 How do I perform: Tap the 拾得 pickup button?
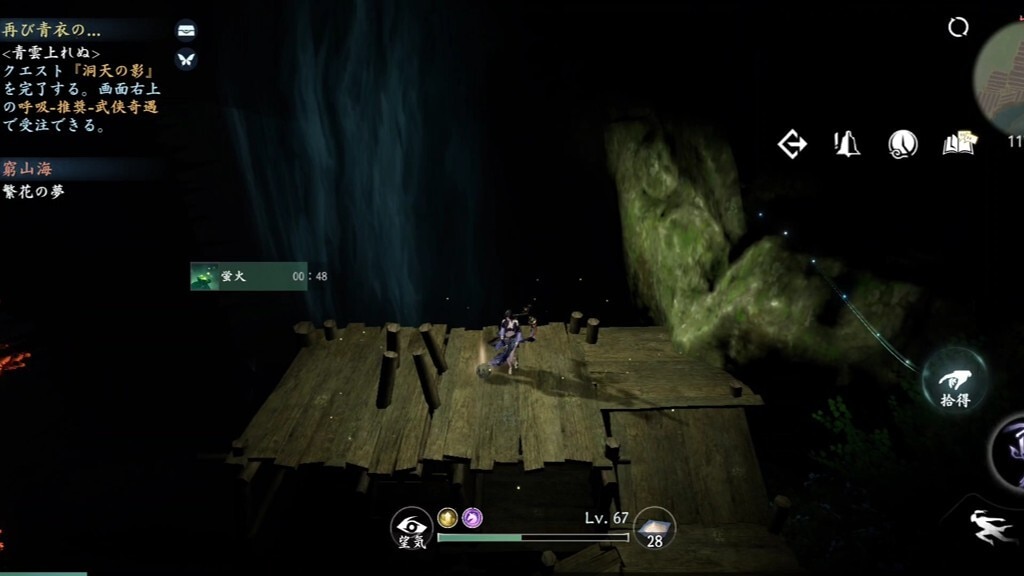(954, 381)
